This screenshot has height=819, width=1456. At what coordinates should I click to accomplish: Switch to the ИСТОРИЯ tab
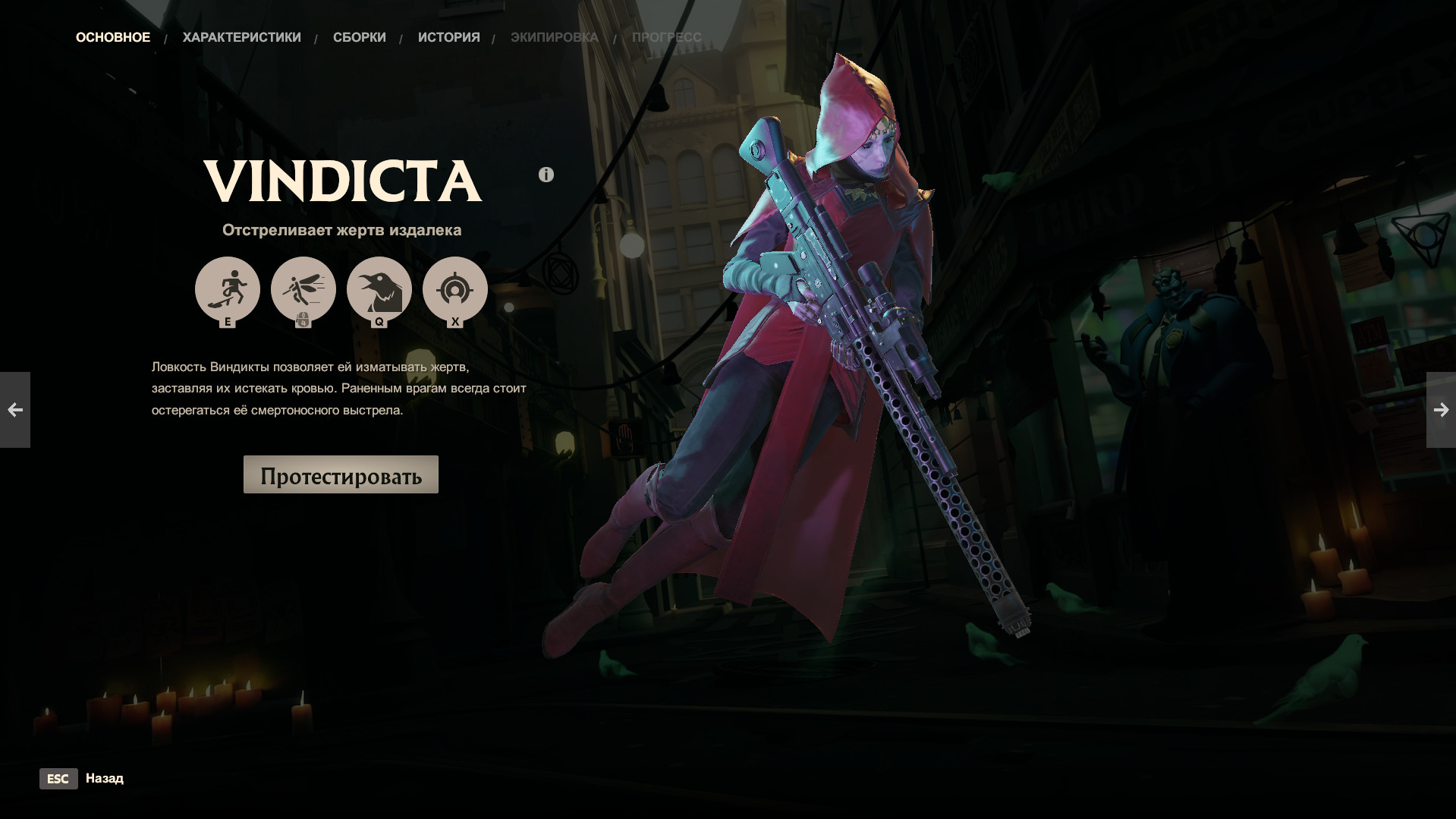click(448, 36)
